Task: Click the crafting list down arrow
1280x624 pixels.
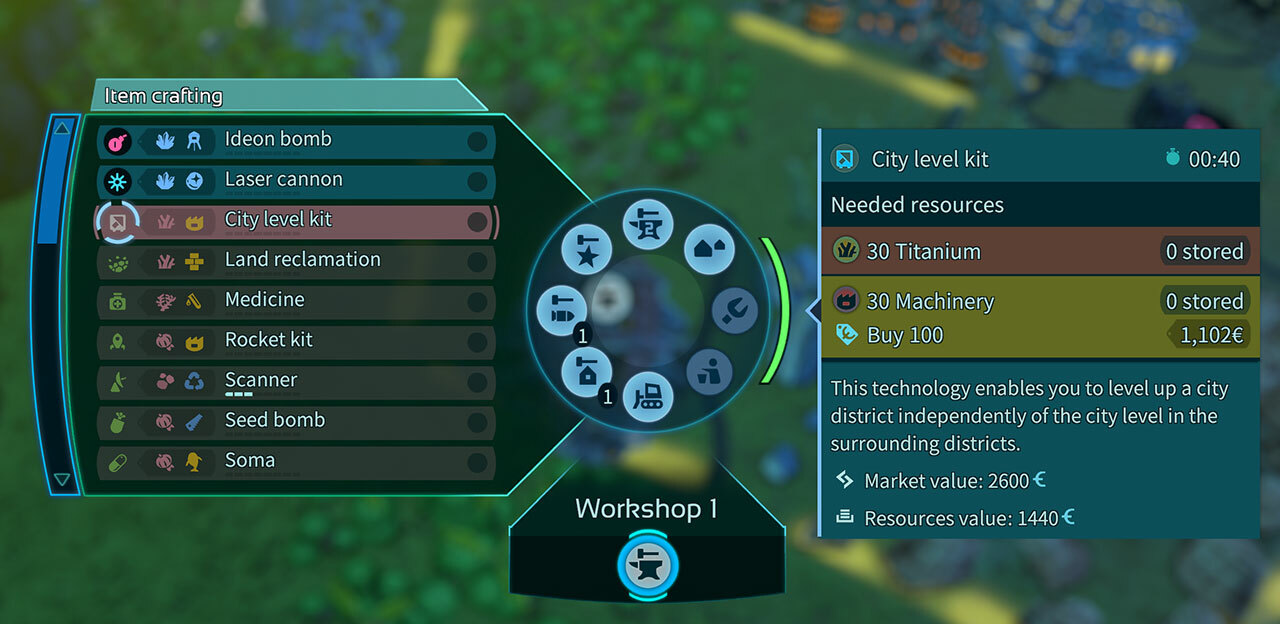Action: tap(62, 480)
